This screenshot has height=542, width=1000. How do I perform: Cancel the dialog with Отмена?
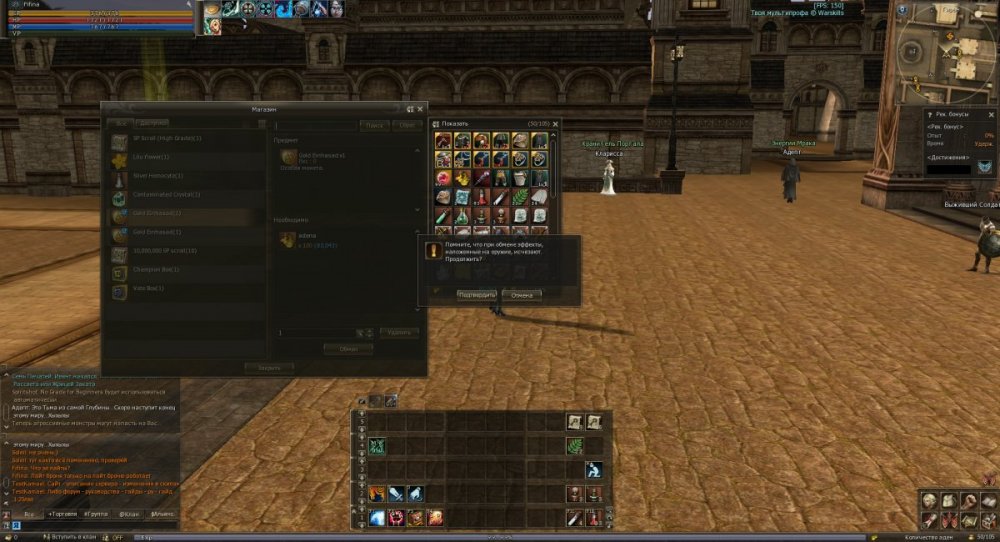(521, 295)
